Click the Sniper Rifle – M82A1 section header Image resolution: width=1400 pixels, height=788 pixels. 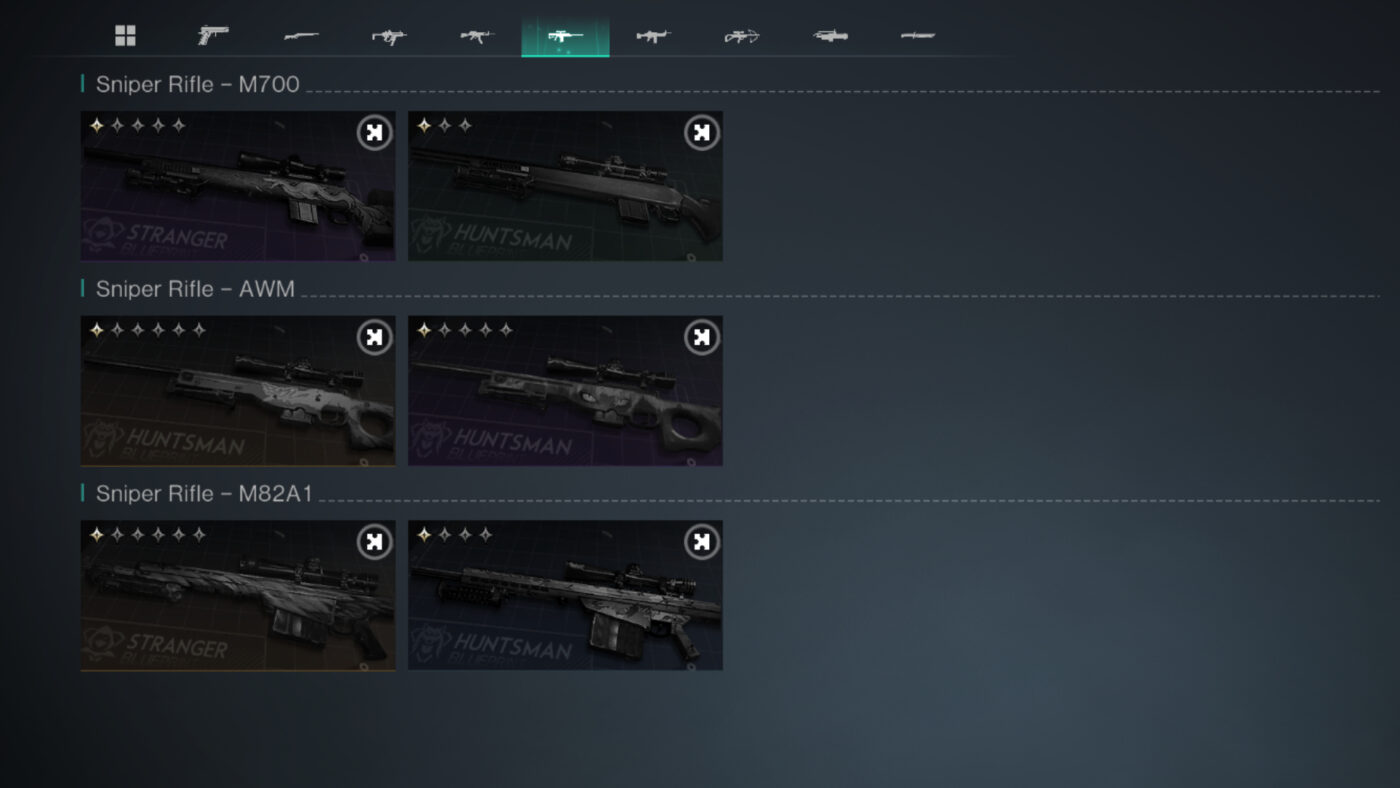(200, 493)
